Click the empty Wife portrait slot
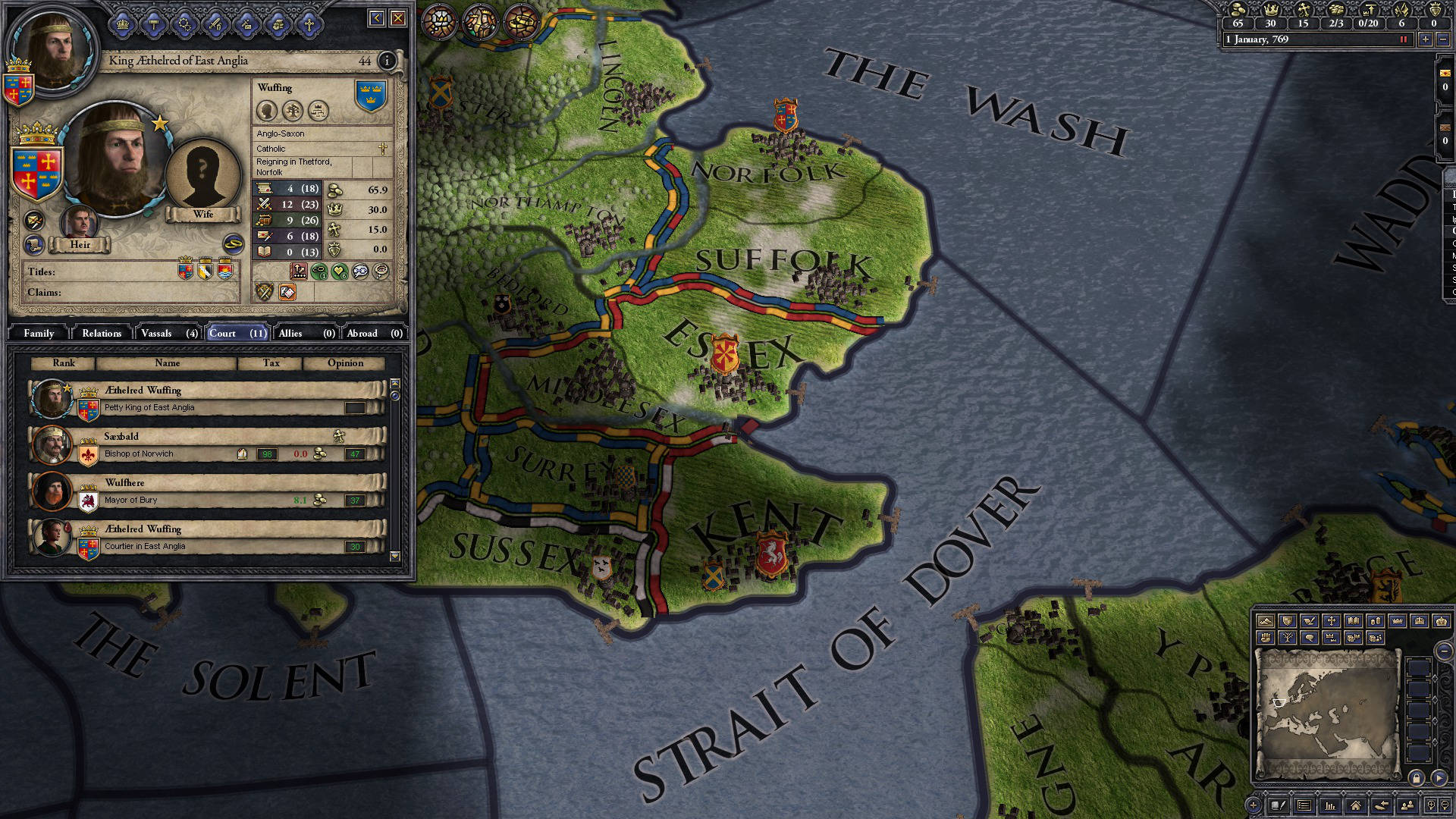This screenshot has width=1456, height=819. [202, 176]
